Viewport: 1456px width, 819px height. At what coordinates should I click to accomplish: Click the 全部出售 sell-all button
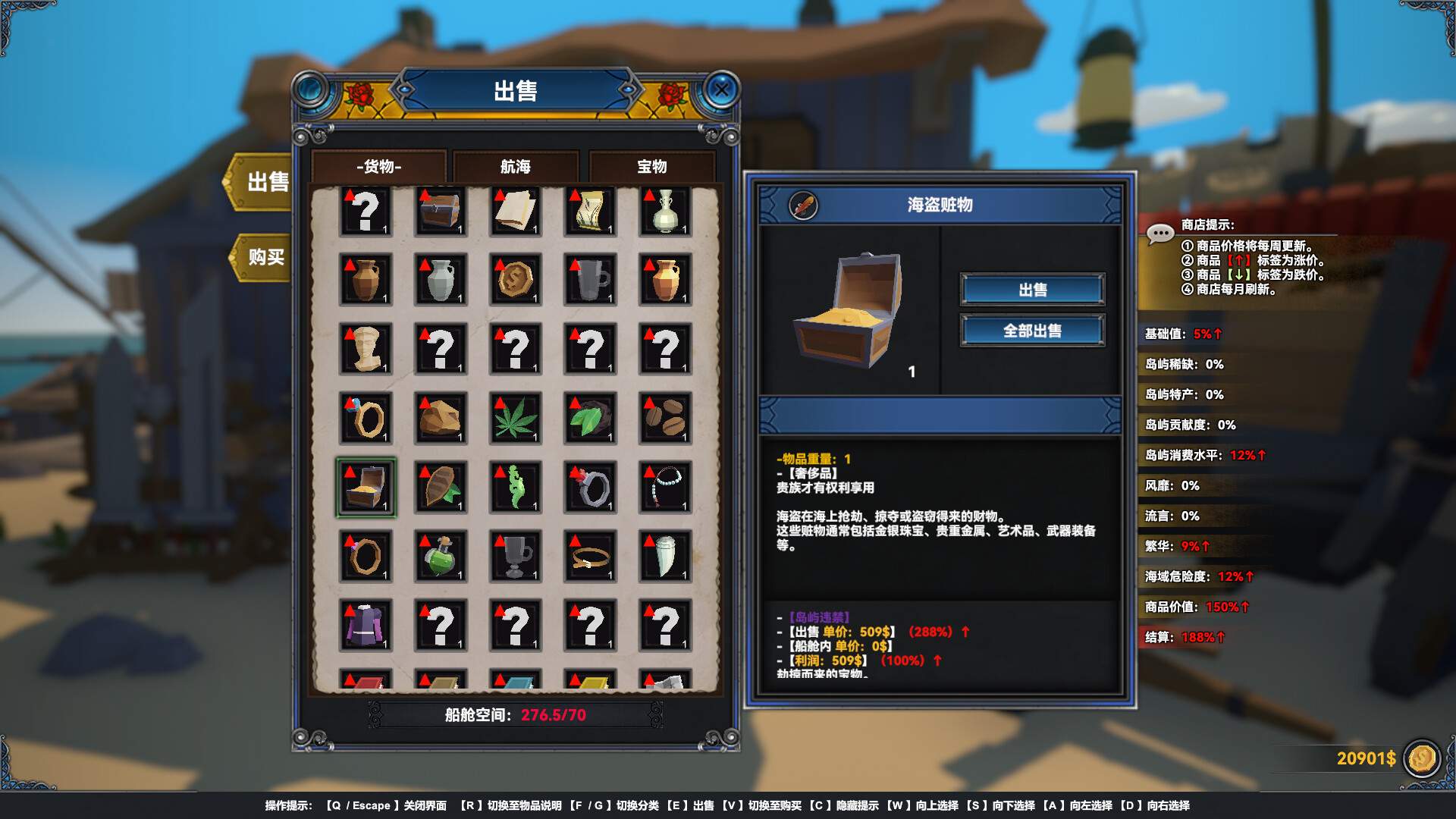point(1032,330)
